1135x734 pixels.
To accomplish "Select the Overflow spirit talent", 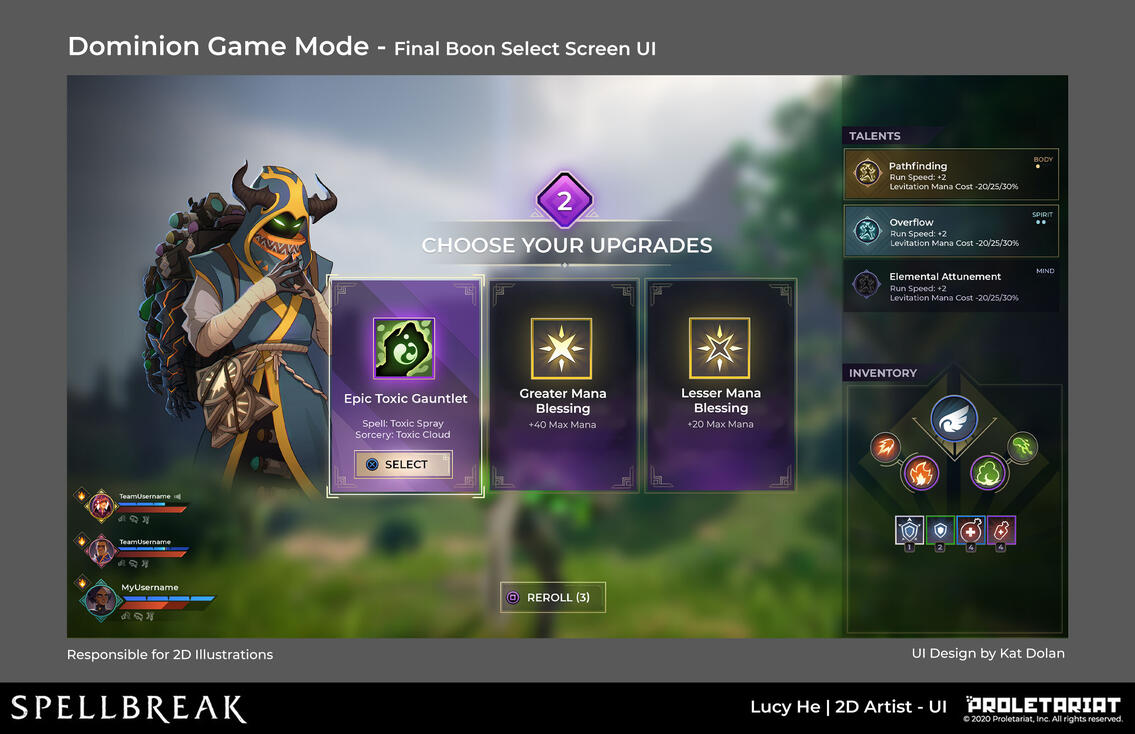I will pos(950,231).
